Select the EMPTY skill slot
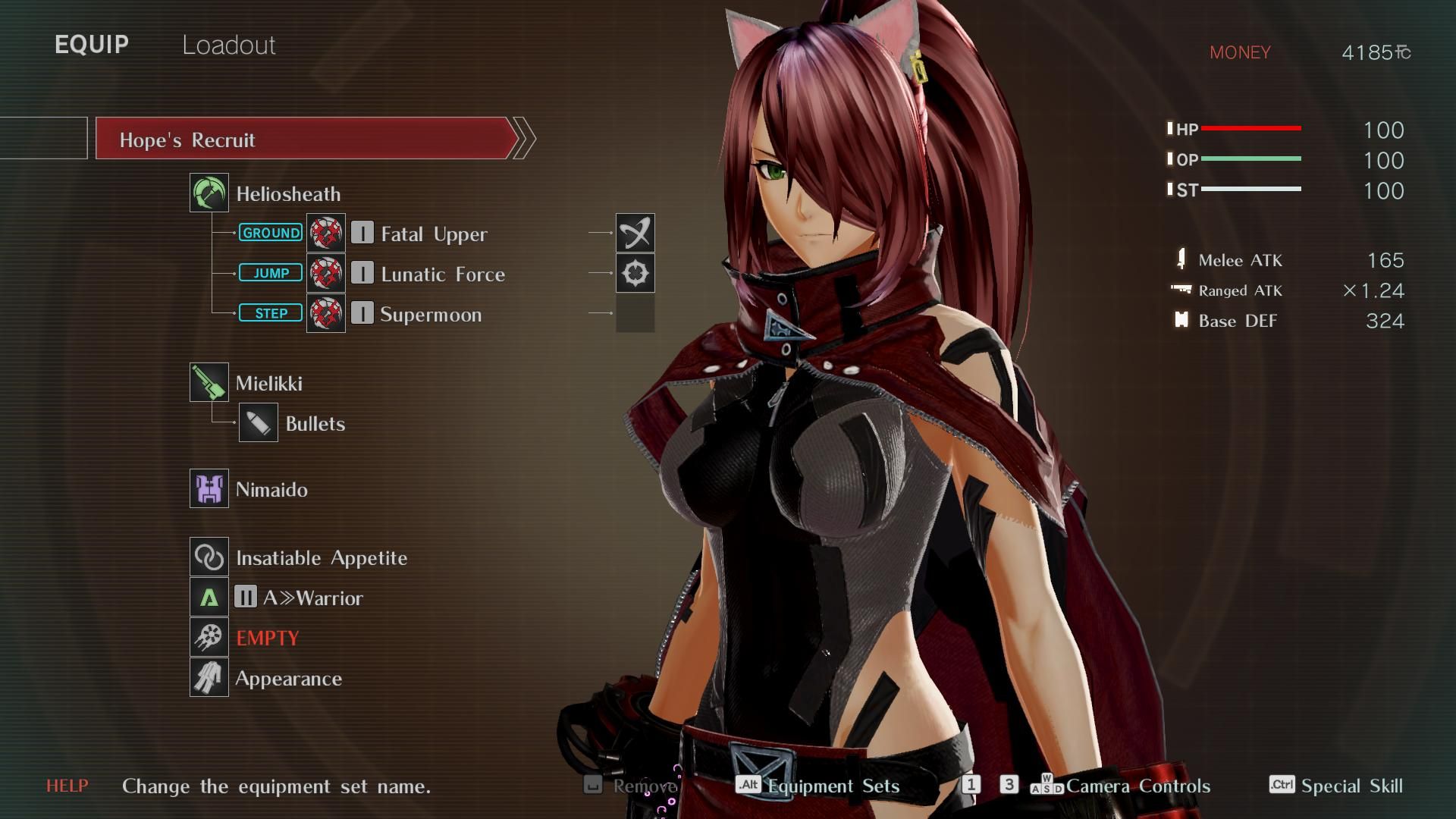Screen dimensions: 1456x819 point(267,638)
